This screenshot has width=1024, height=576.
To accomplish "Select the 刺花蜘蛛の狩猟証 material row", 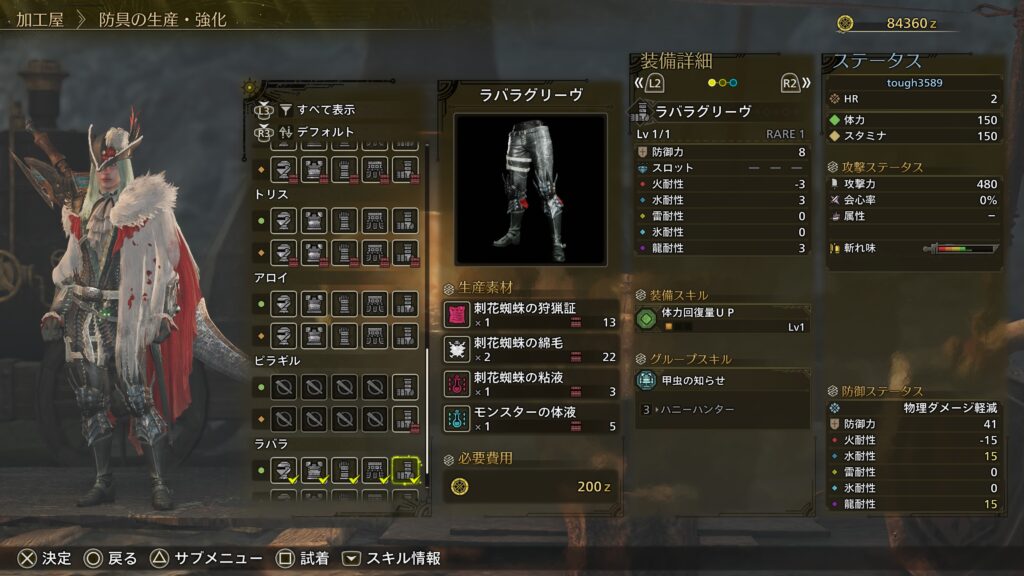I will click(x=530, y=315).
